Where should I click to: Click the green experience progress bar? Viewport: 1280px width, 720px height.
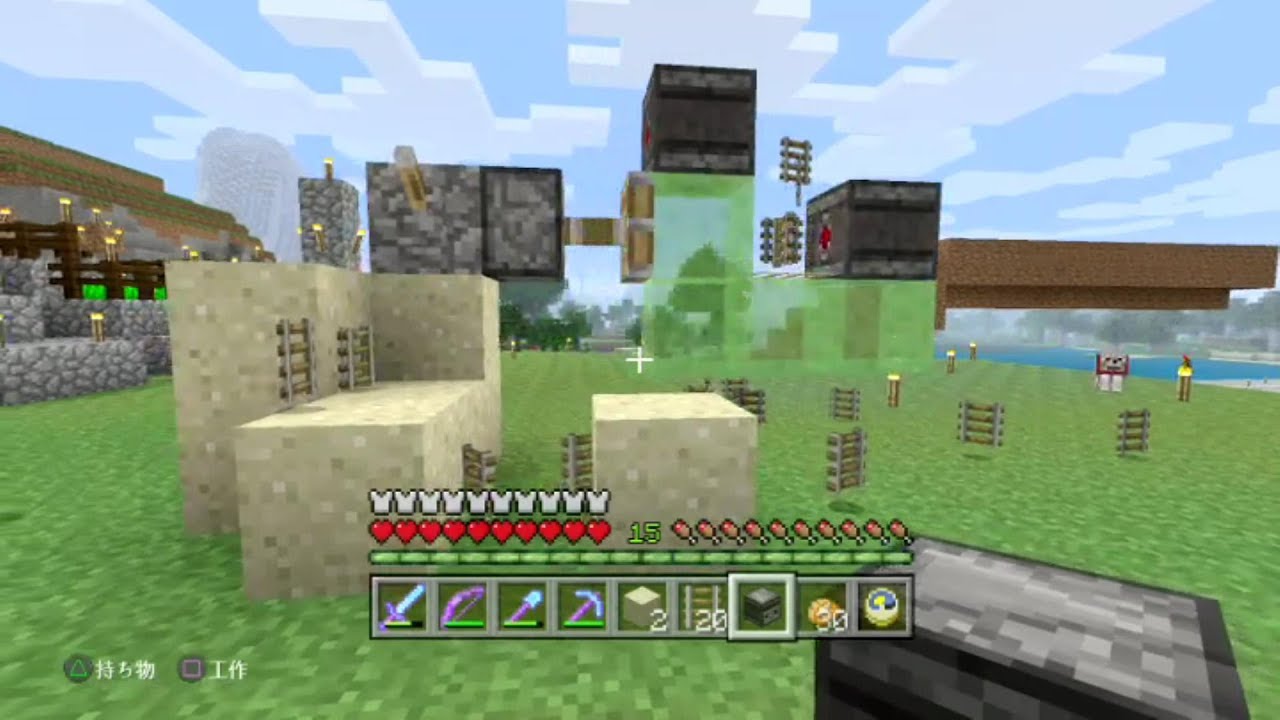pyautogui.click(x=640, y=557)
